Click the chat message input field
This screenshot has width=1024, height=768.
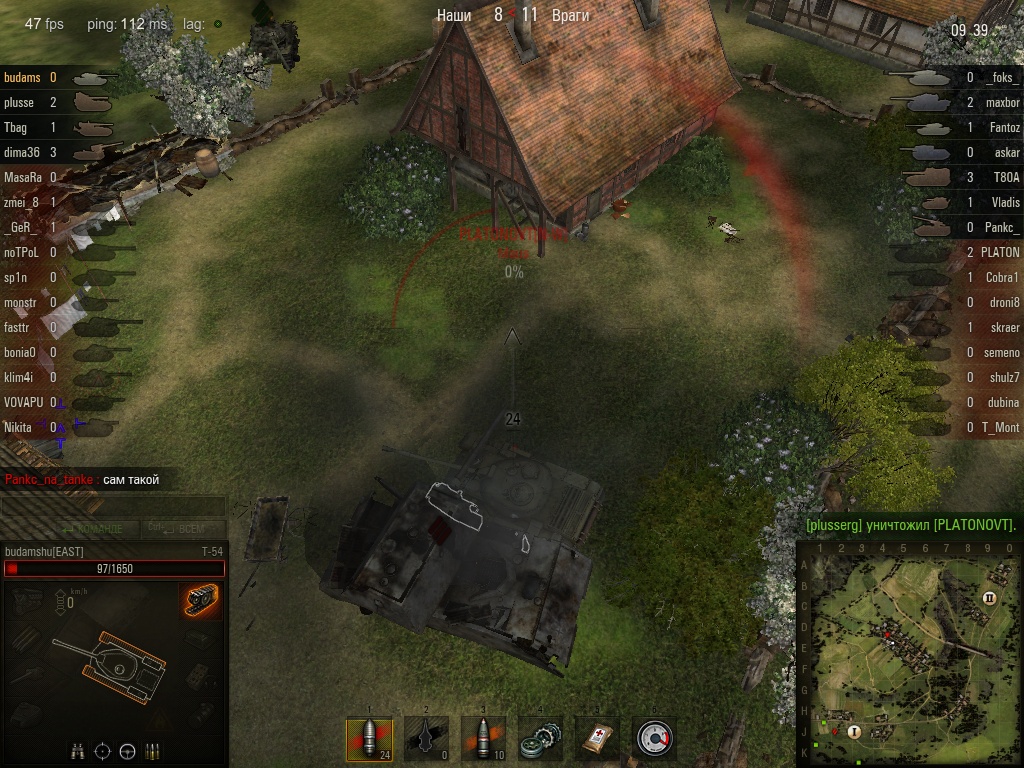113,506
